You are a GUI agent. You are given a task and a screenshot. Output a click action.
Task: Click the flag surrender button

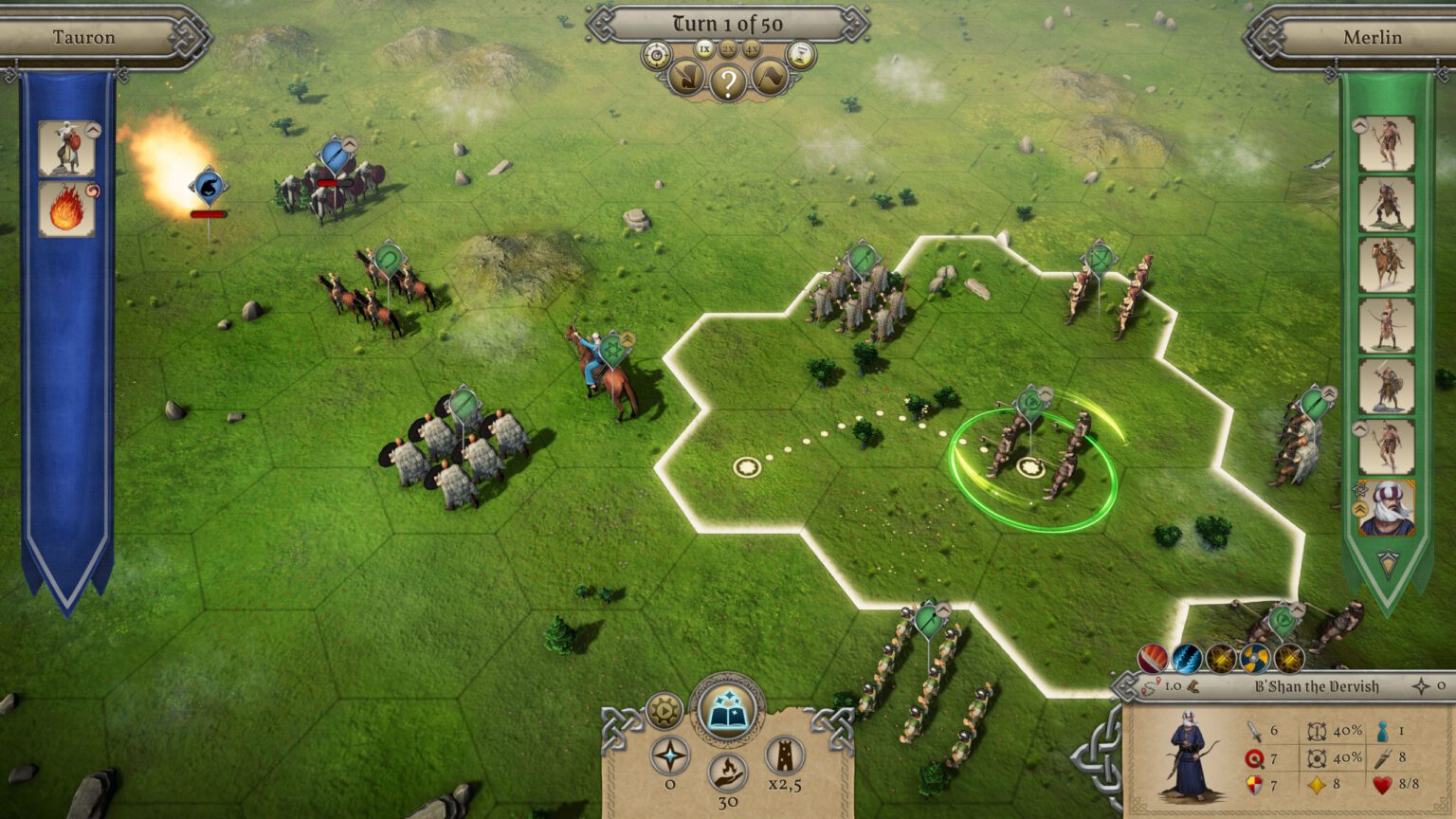pyautogui.click(x=769, y=79)
